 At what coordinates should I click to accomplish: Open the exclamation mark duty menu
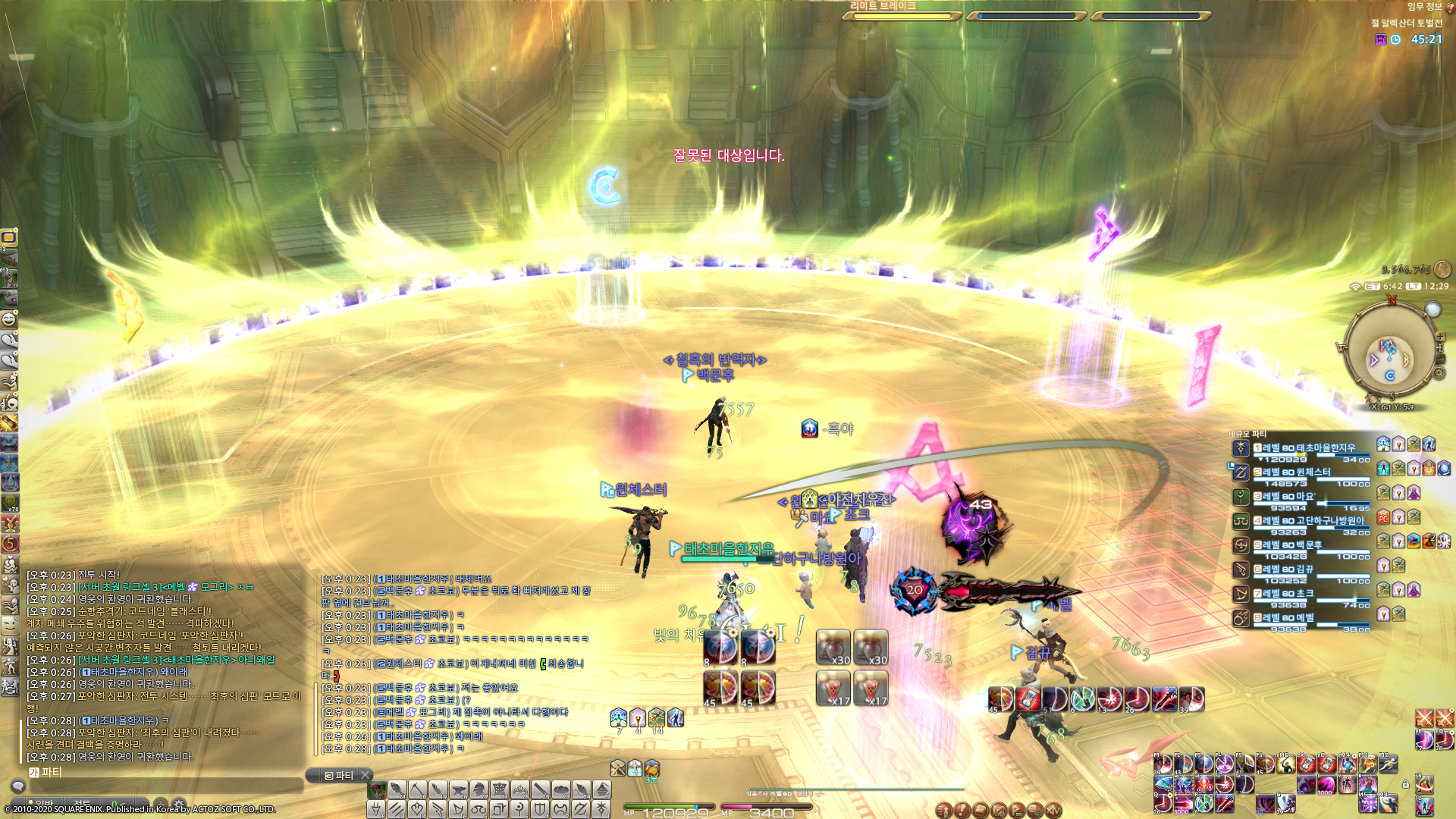click(x=962, y=811)
